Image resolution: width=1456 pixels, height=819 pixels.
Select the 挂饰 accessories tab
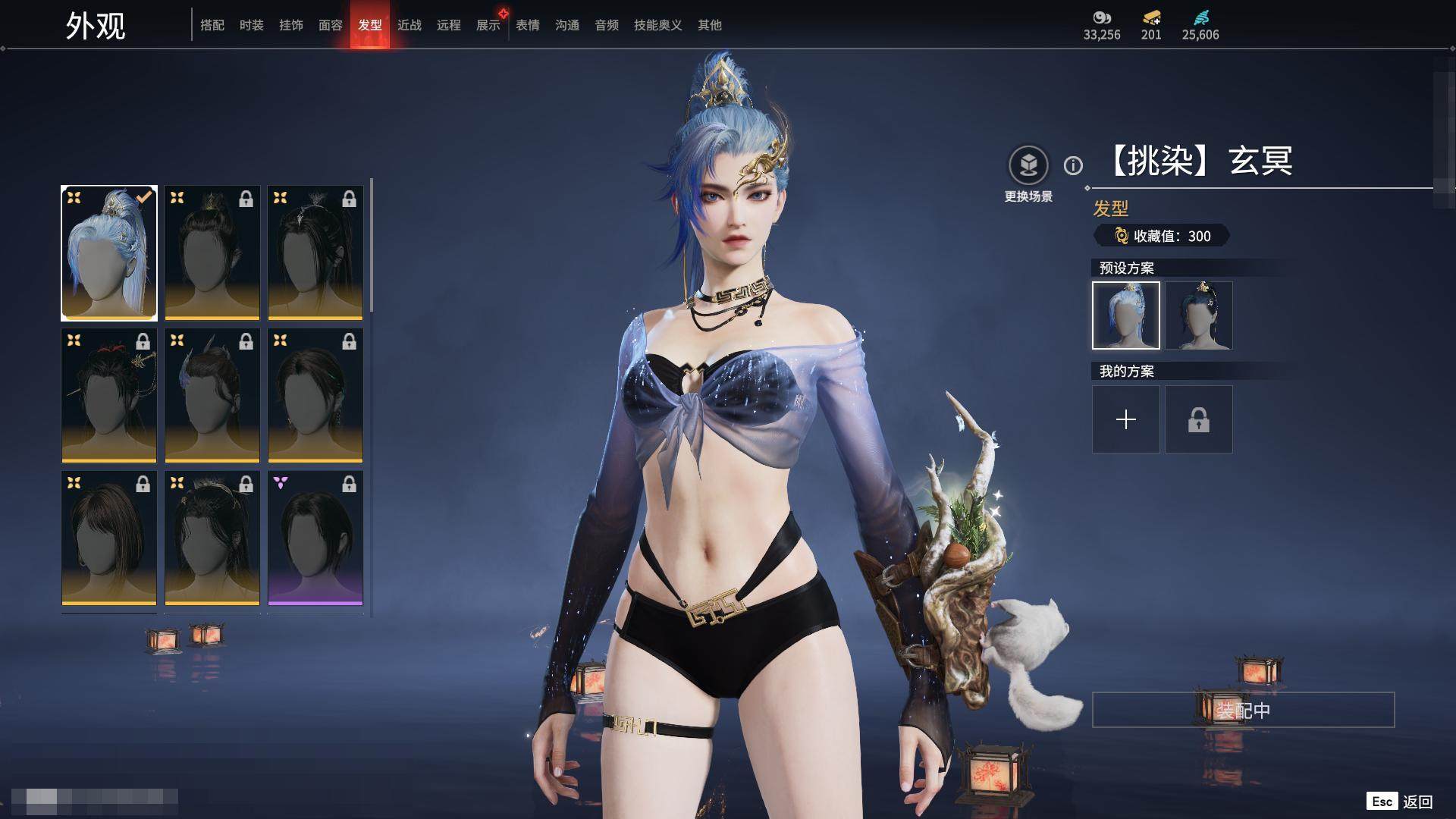click(x=291, y=25)
